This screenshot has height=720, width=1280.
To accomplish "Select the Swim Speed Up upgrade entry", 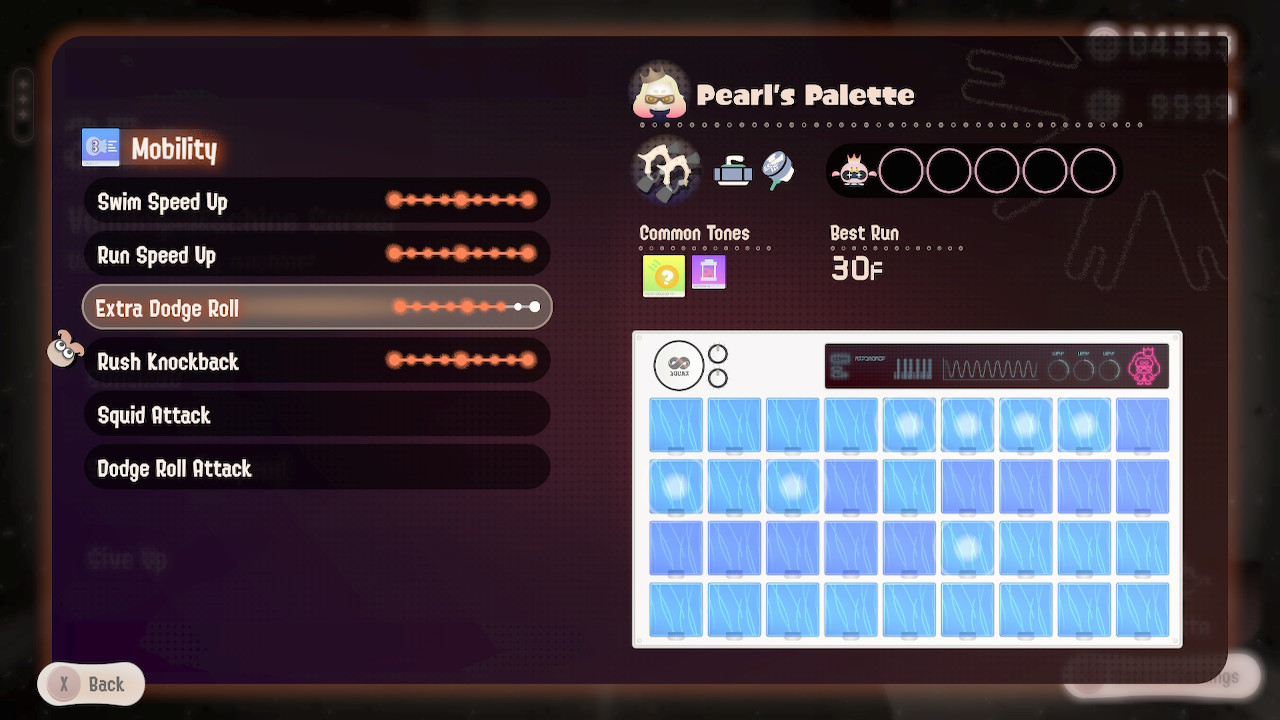I will tap(316, 200).
